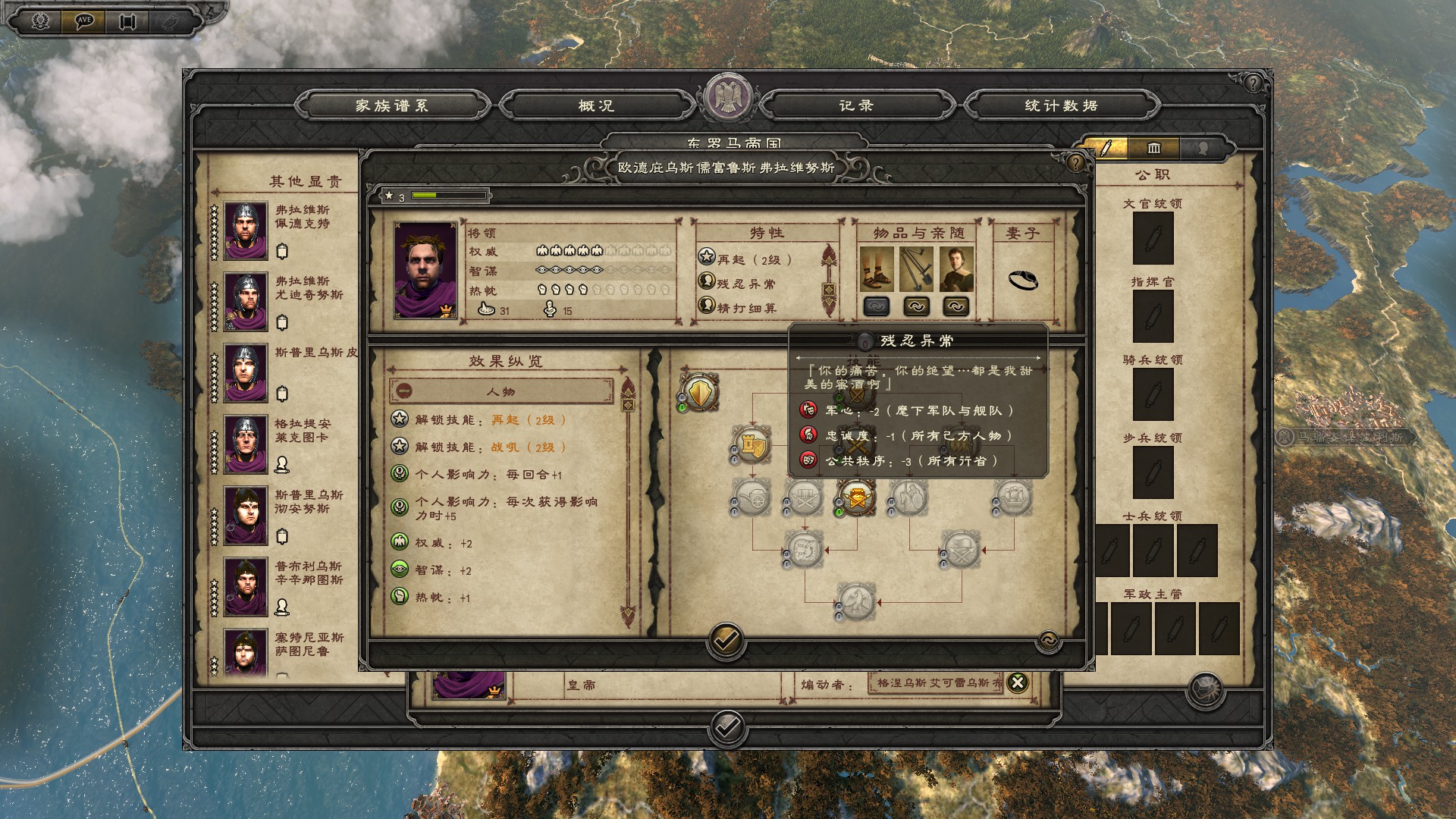The height and width of the screenshot is (819, 1456).
Task: Open the 家族谱系 family tree tab
Action: [392, 106]
